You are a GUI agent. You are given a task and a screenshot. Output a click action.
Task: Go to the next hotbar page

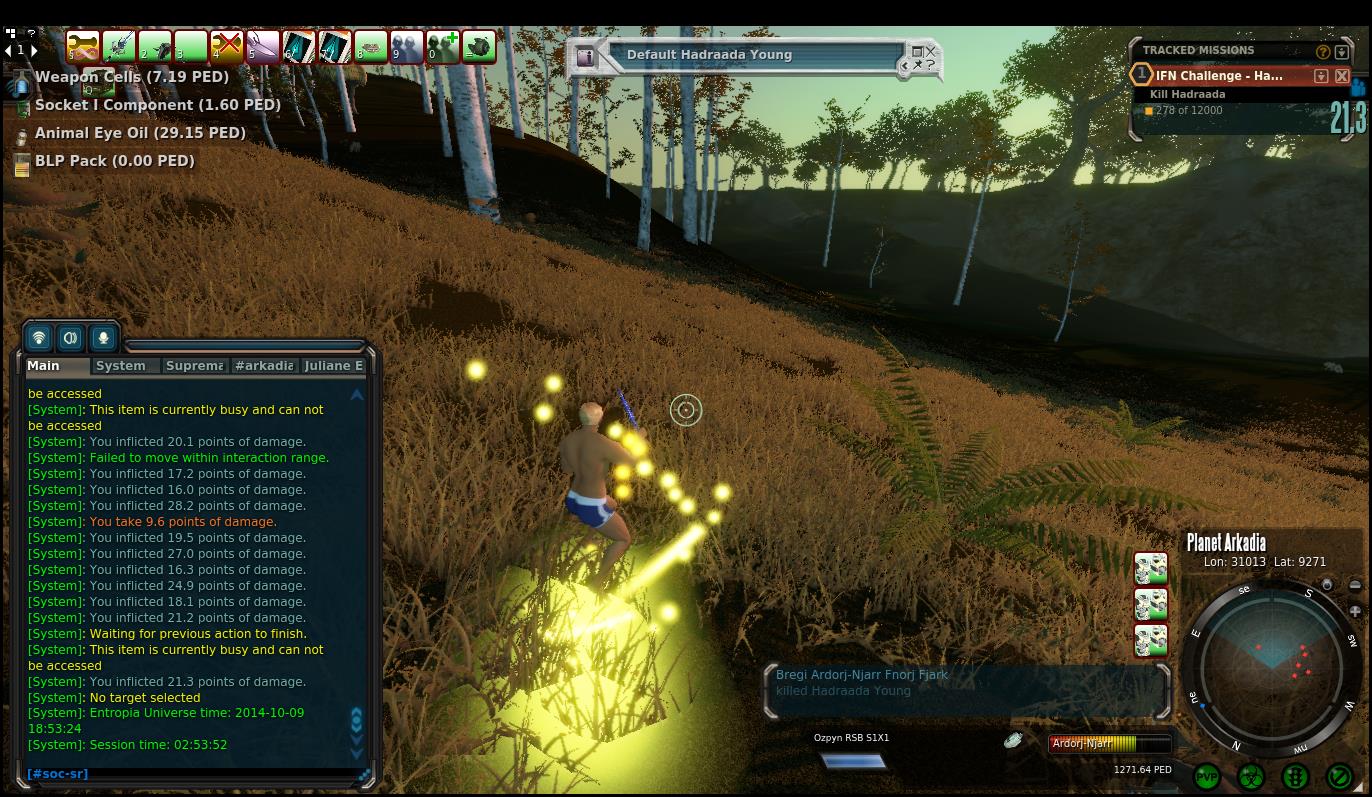34,50
